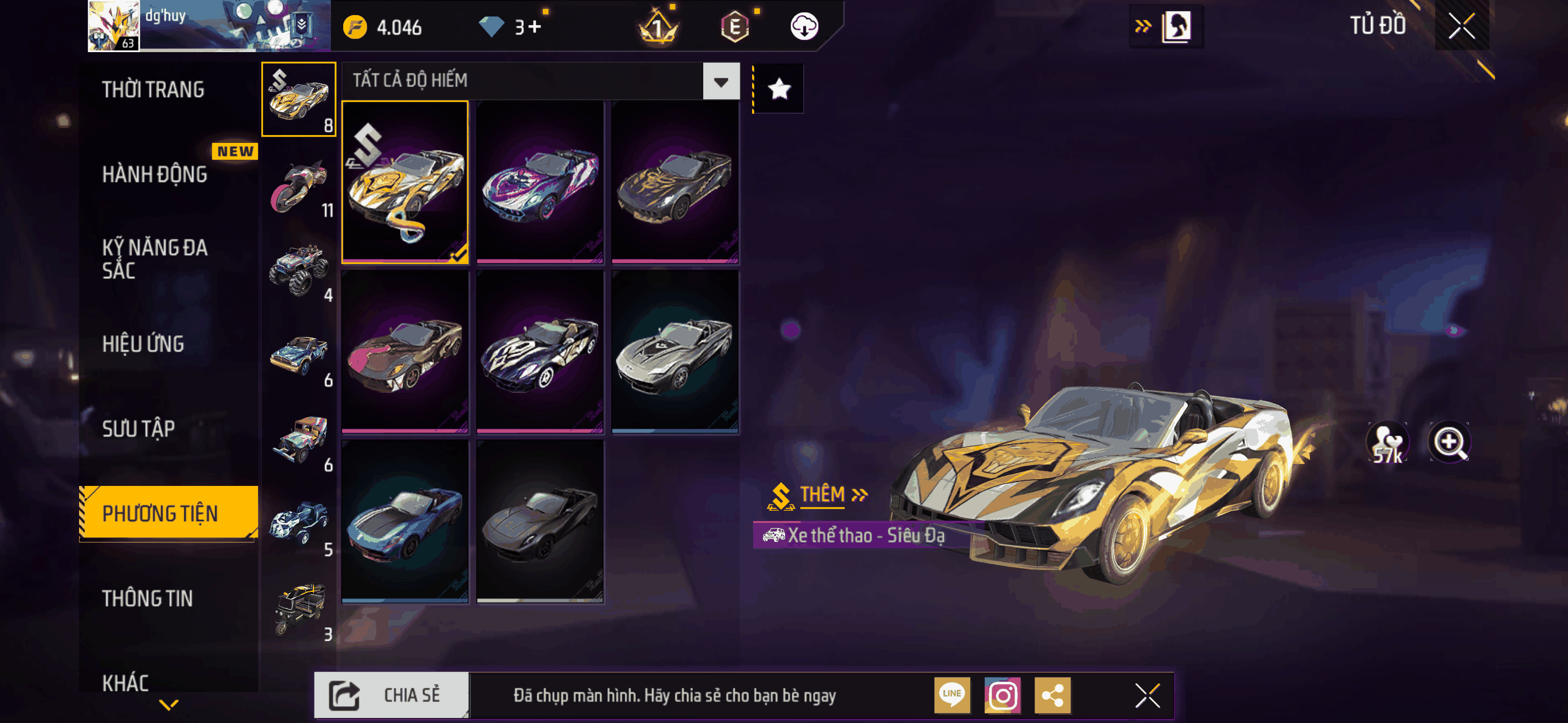Share the screenshot via LINE
The image size is (1568, 723).
(x=952, y=695)
